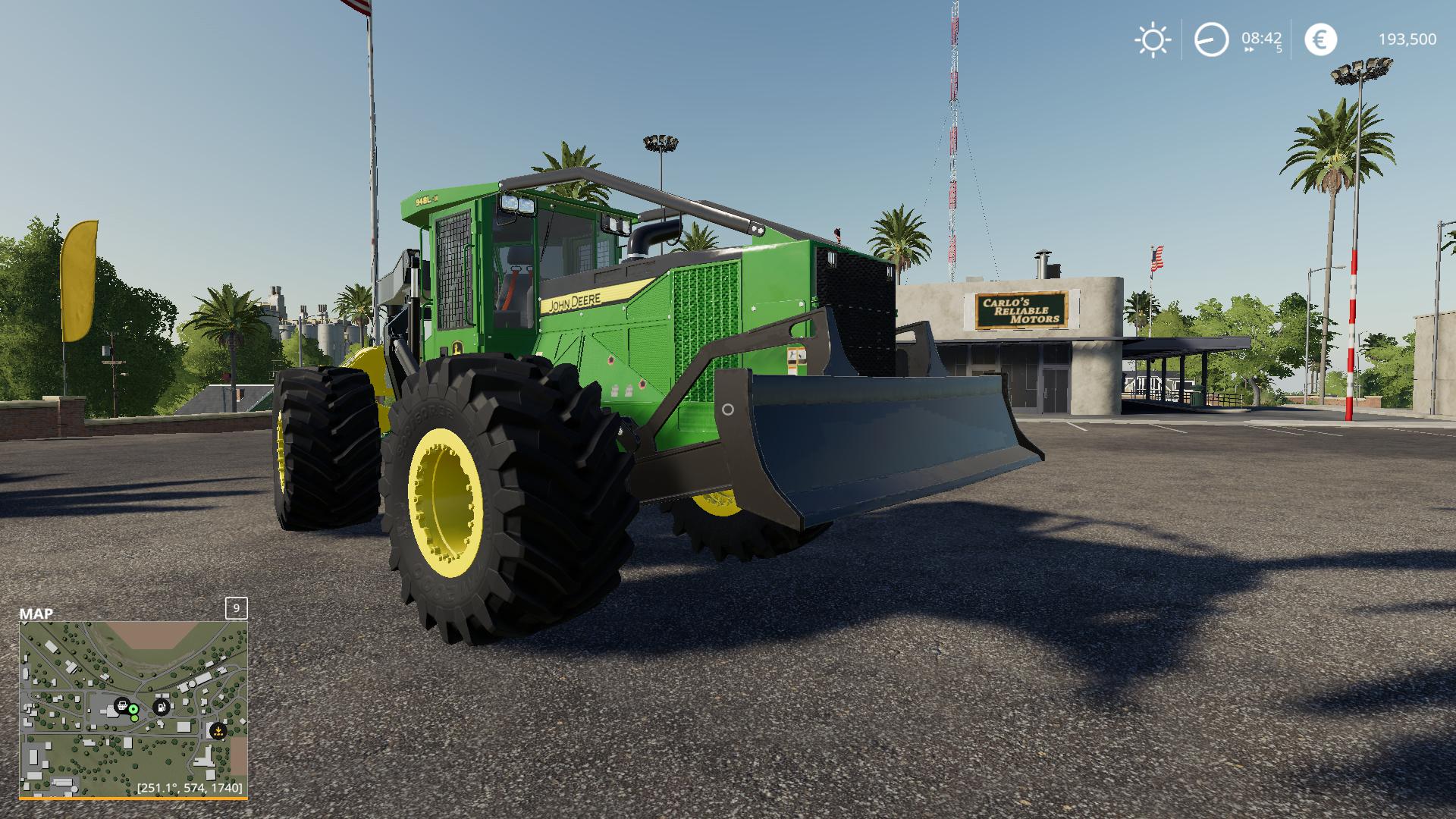1456x819 pixels.
Task: Click the time acceleration multiplier 5
Action: tap(1279, 49)
